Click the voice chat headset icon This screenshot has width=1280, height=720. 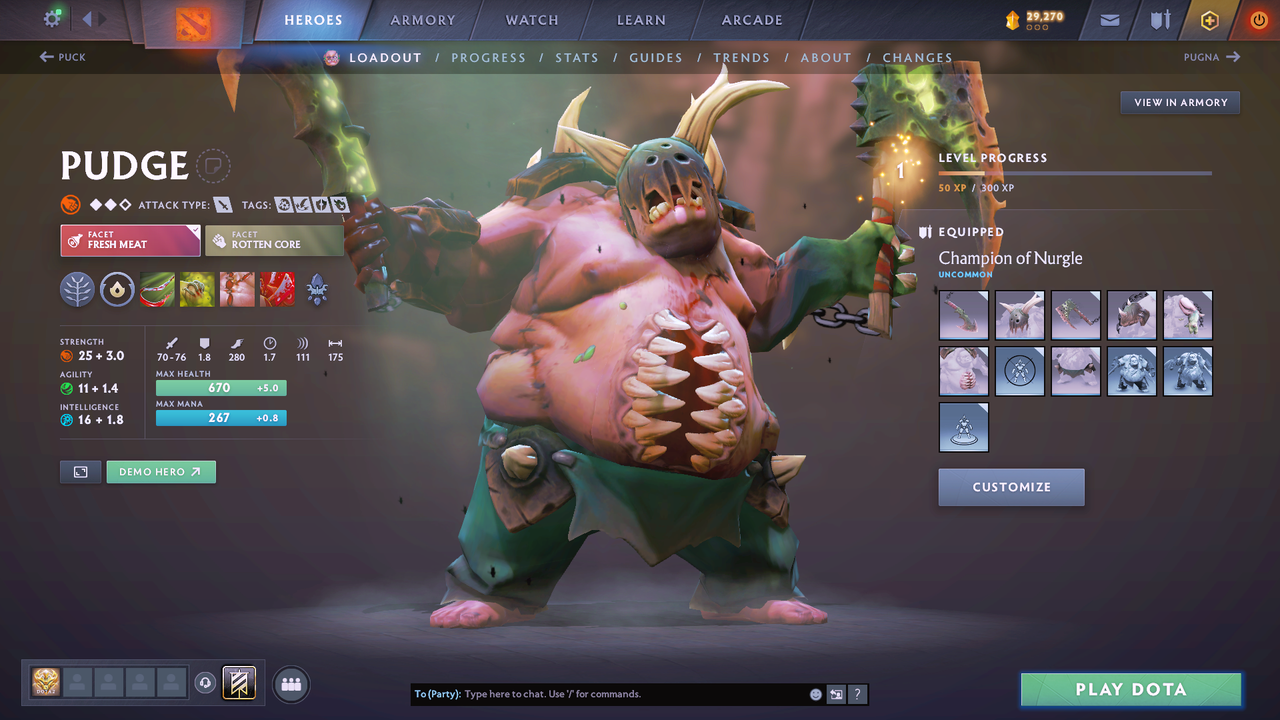pyautogui.click(x=205, y=683)
